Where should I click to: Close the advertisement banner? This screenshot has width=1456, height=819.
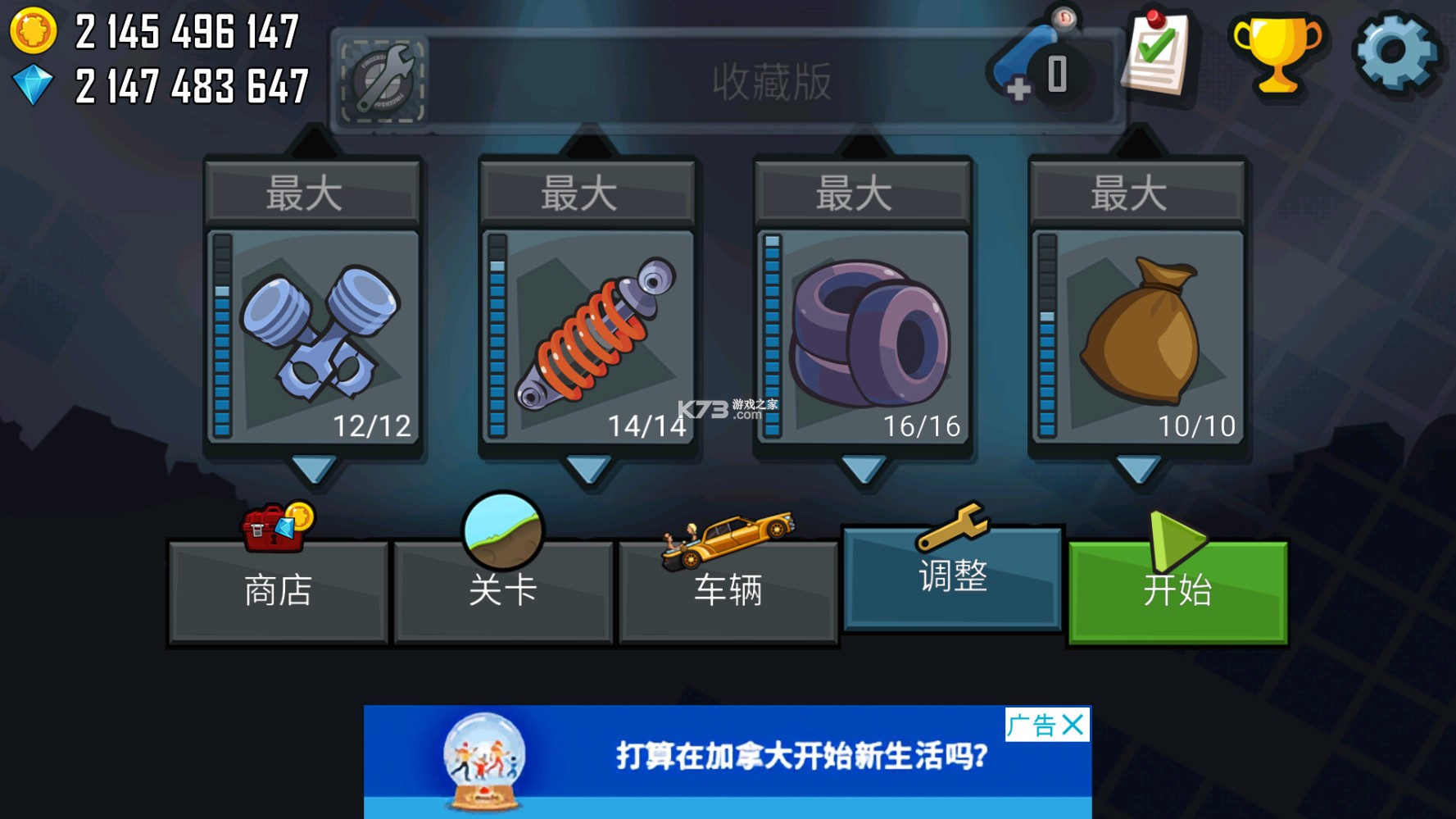[1071, 725]
